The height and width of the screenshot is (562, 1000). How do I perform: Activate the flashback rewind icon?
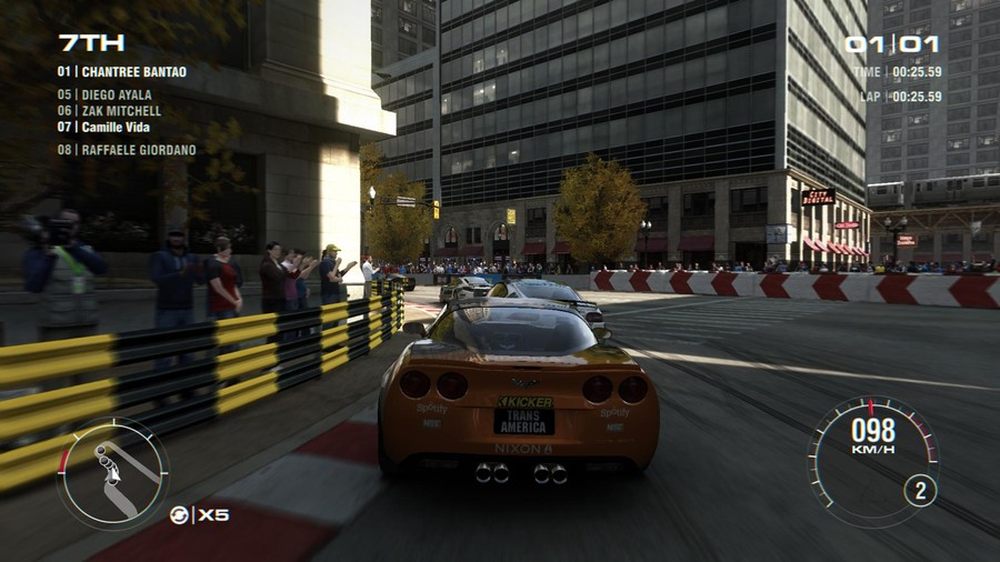[x=179, y=515]
